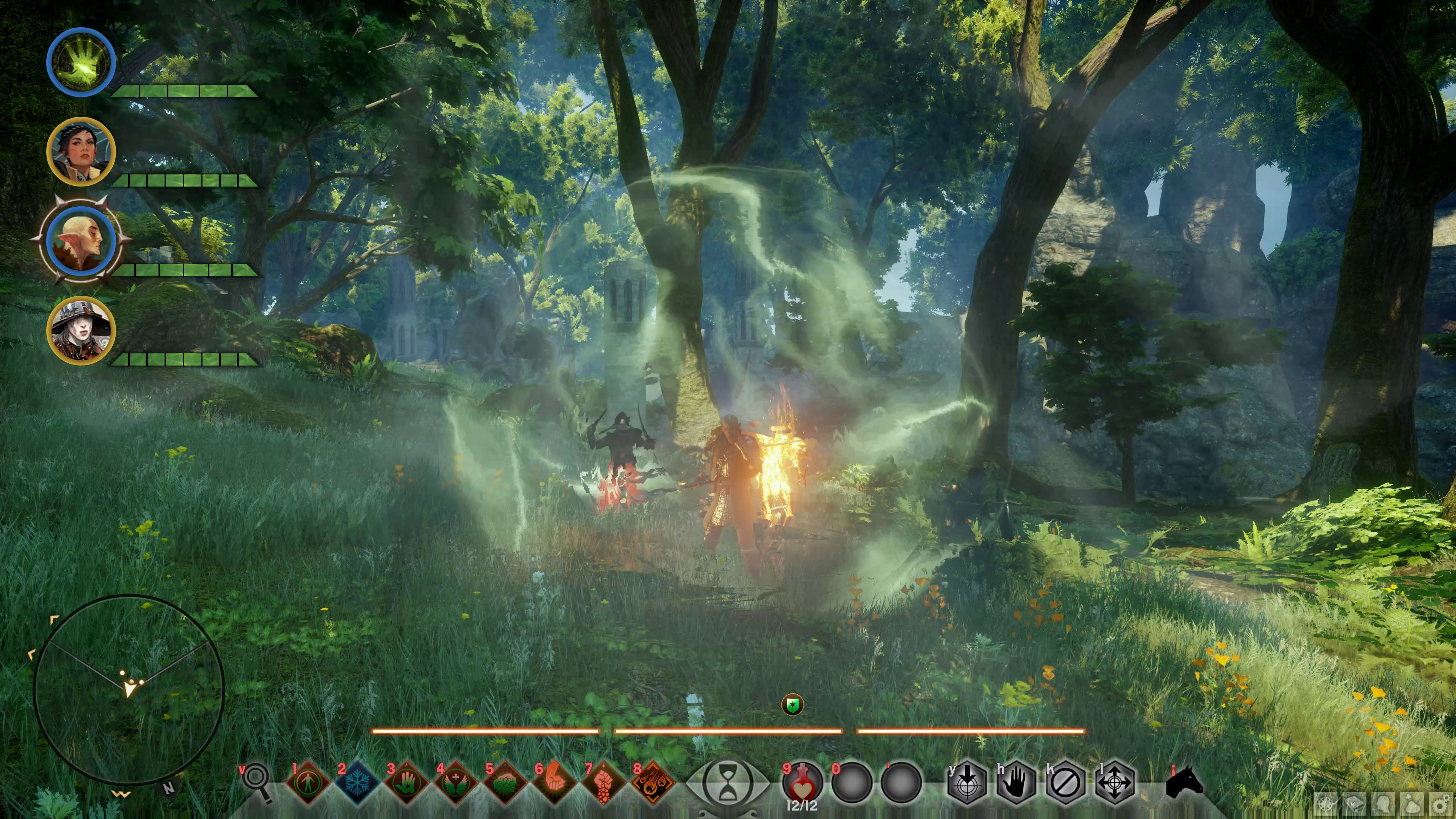The image size is (1456, 819).
Task: Activate the magnifying glass search icon
Action: (257, 782)
